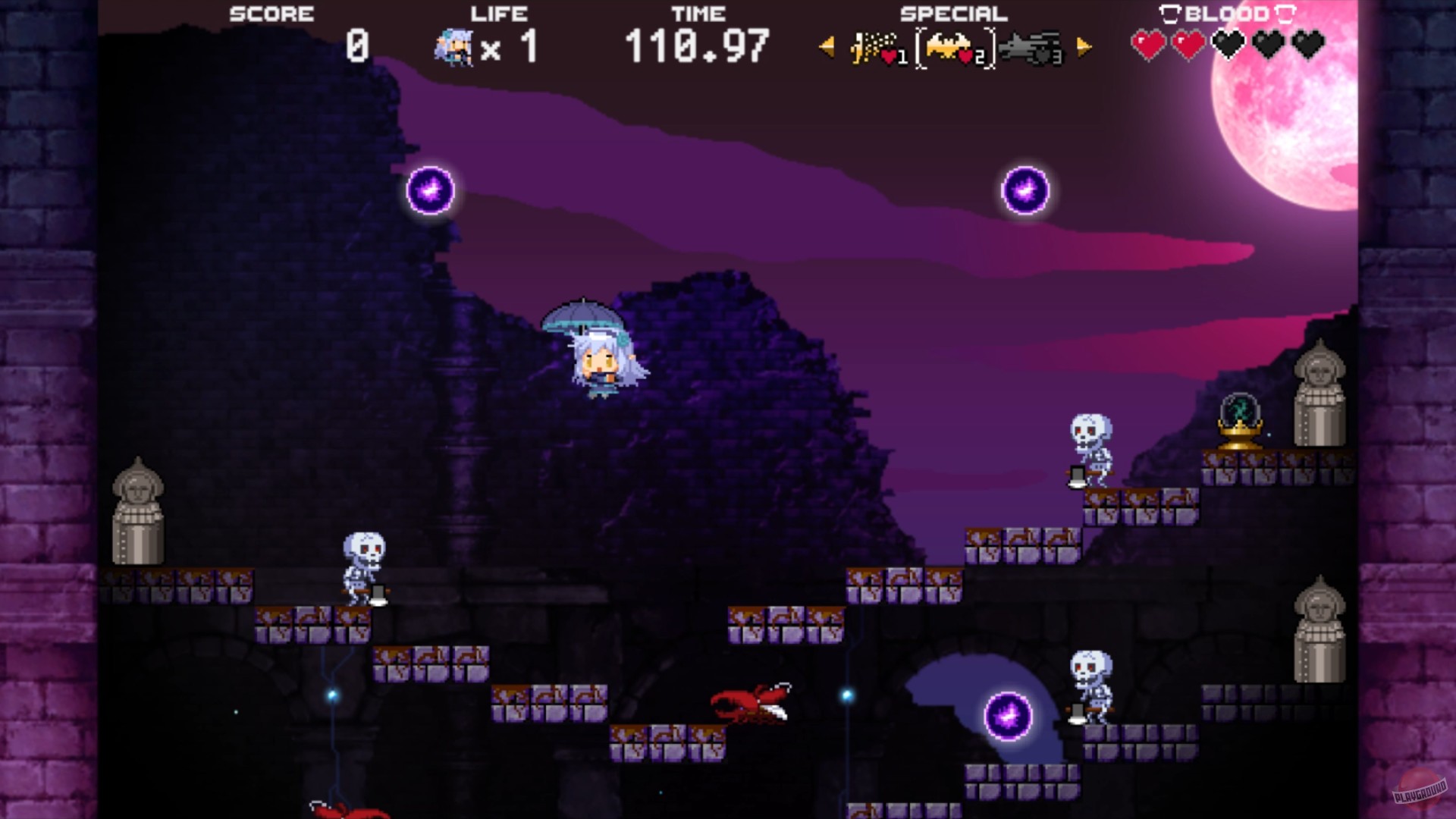The height and width of the screenshot is (819, 1456).
Task: Click the TIME display showing 110.97
Action: (x=698, y=47)
